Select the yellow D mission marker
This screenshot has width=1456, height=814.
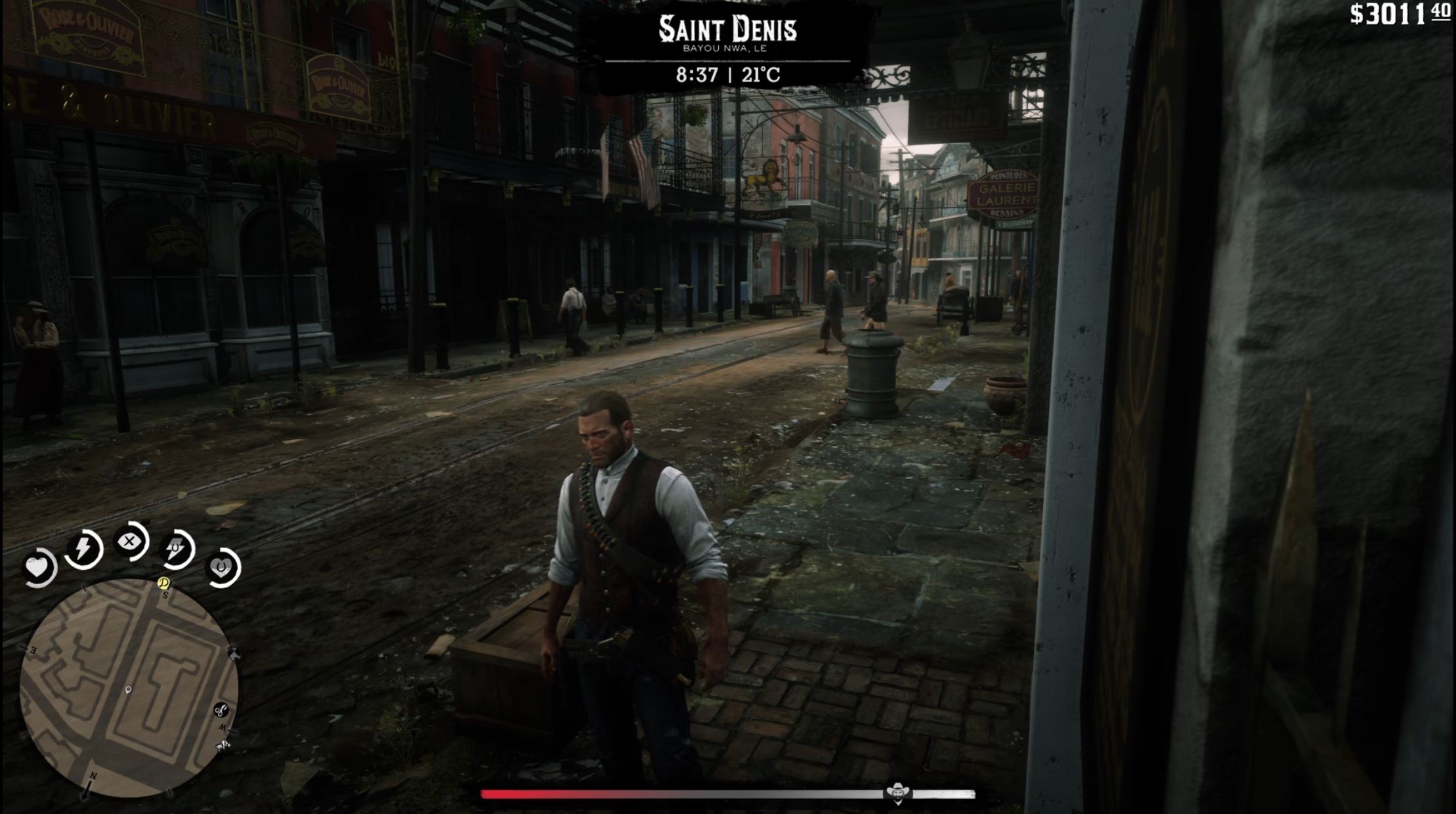pos(164,583)
